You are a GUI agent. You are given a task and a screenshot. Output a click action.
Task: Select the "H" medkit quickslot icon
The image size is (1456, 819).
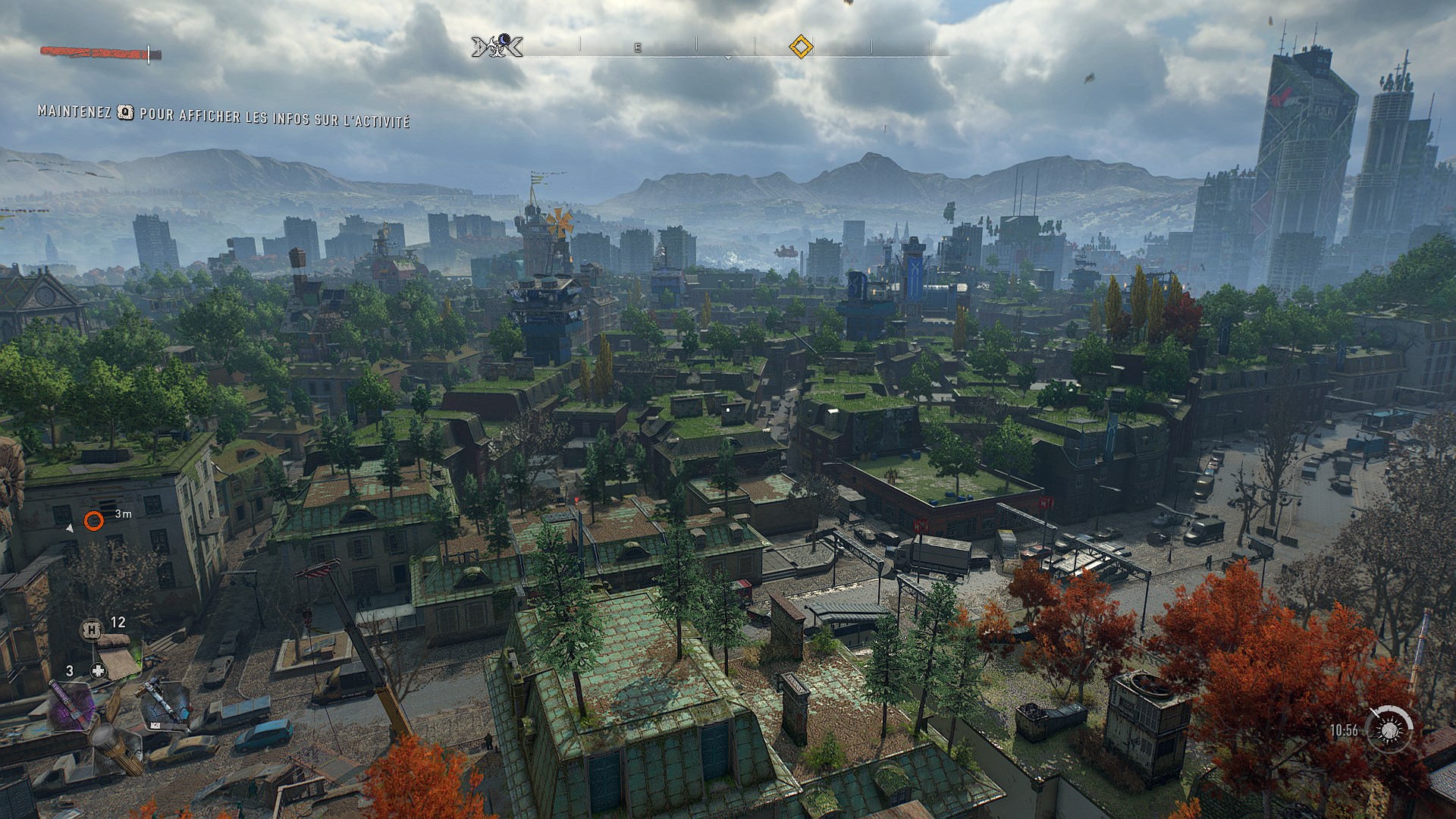(x=91, y=630)
